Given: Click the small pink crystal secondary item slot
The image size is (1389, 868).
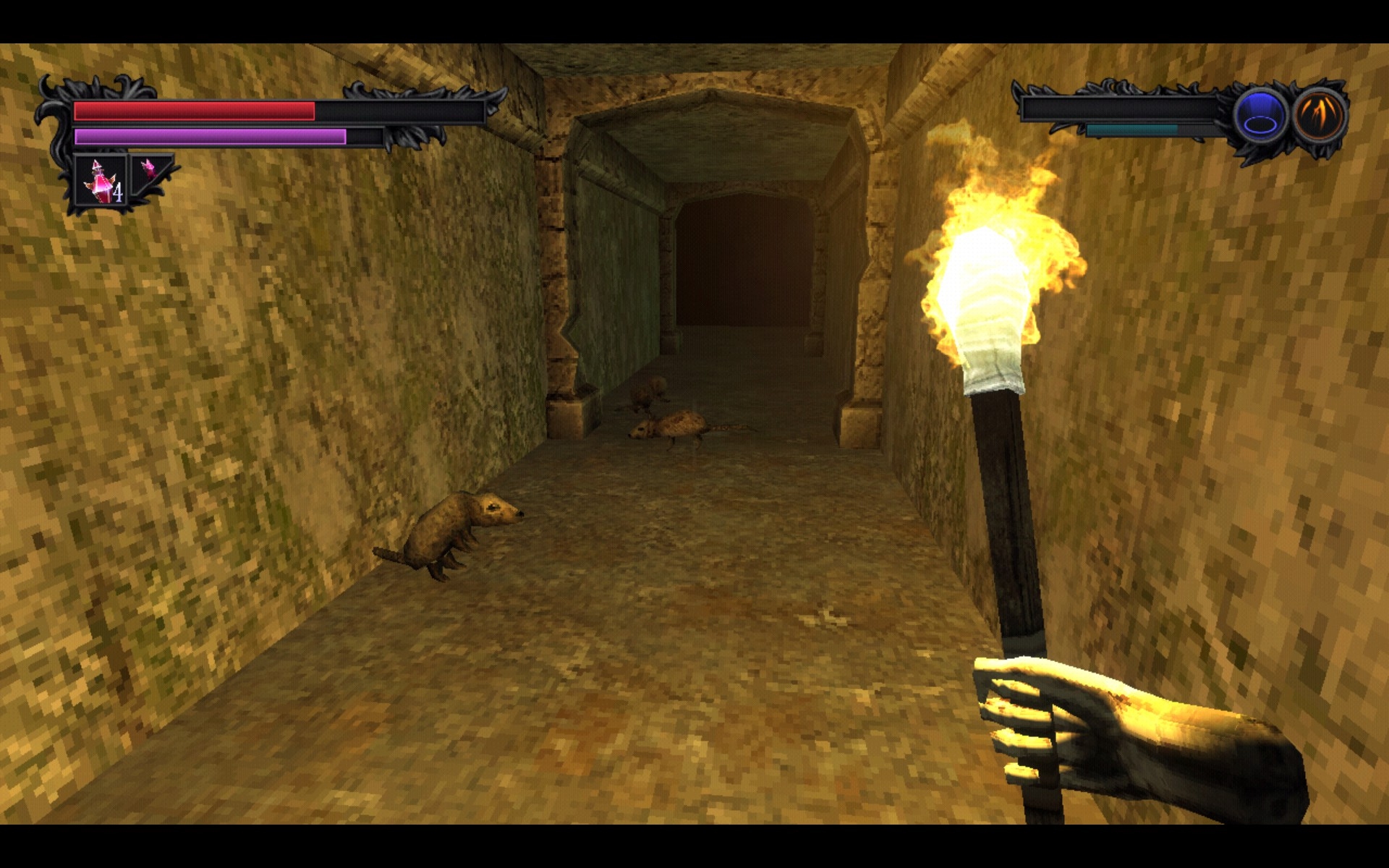Looking at the screenshot, I should click(x=149, y=171).
